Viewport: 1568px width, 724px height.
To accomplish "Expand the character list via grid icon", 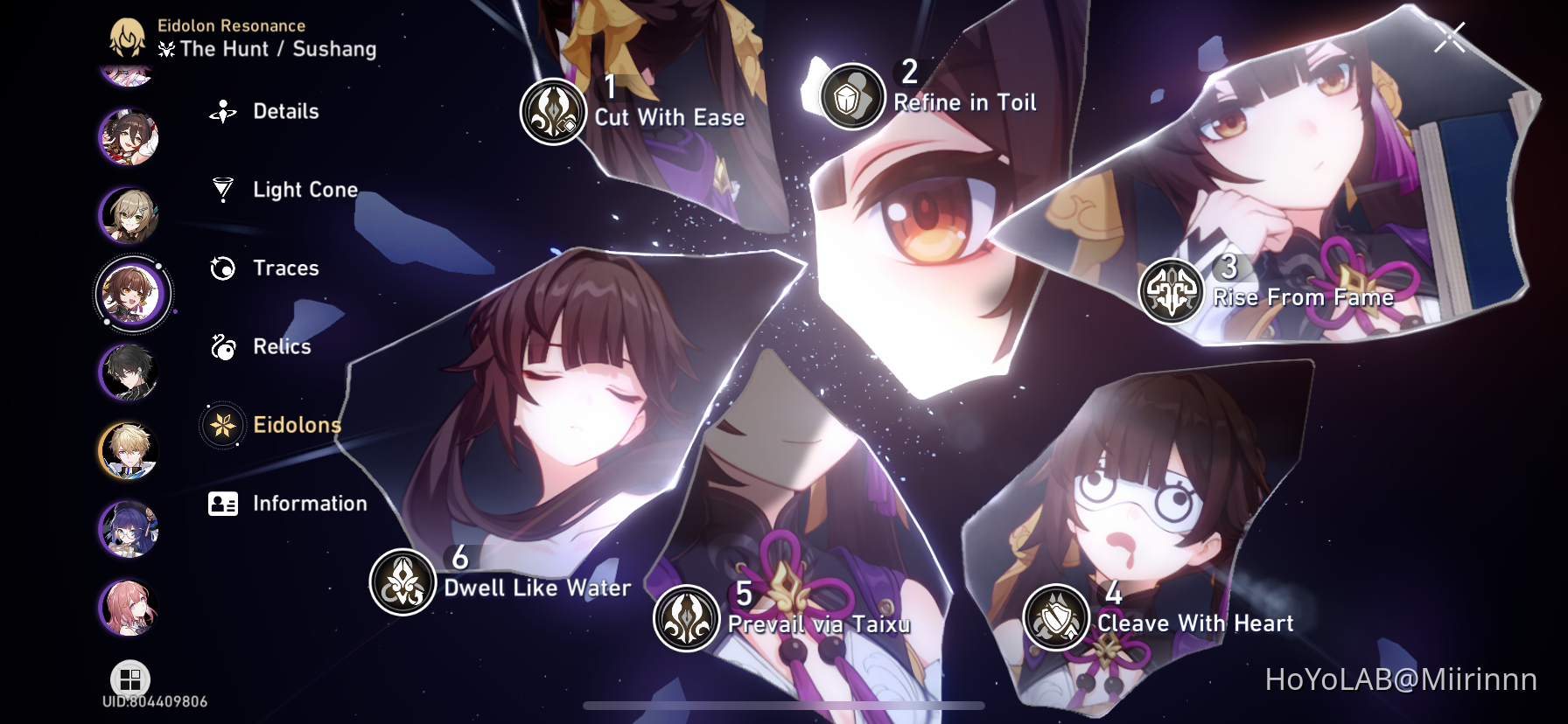I will 129,678.
